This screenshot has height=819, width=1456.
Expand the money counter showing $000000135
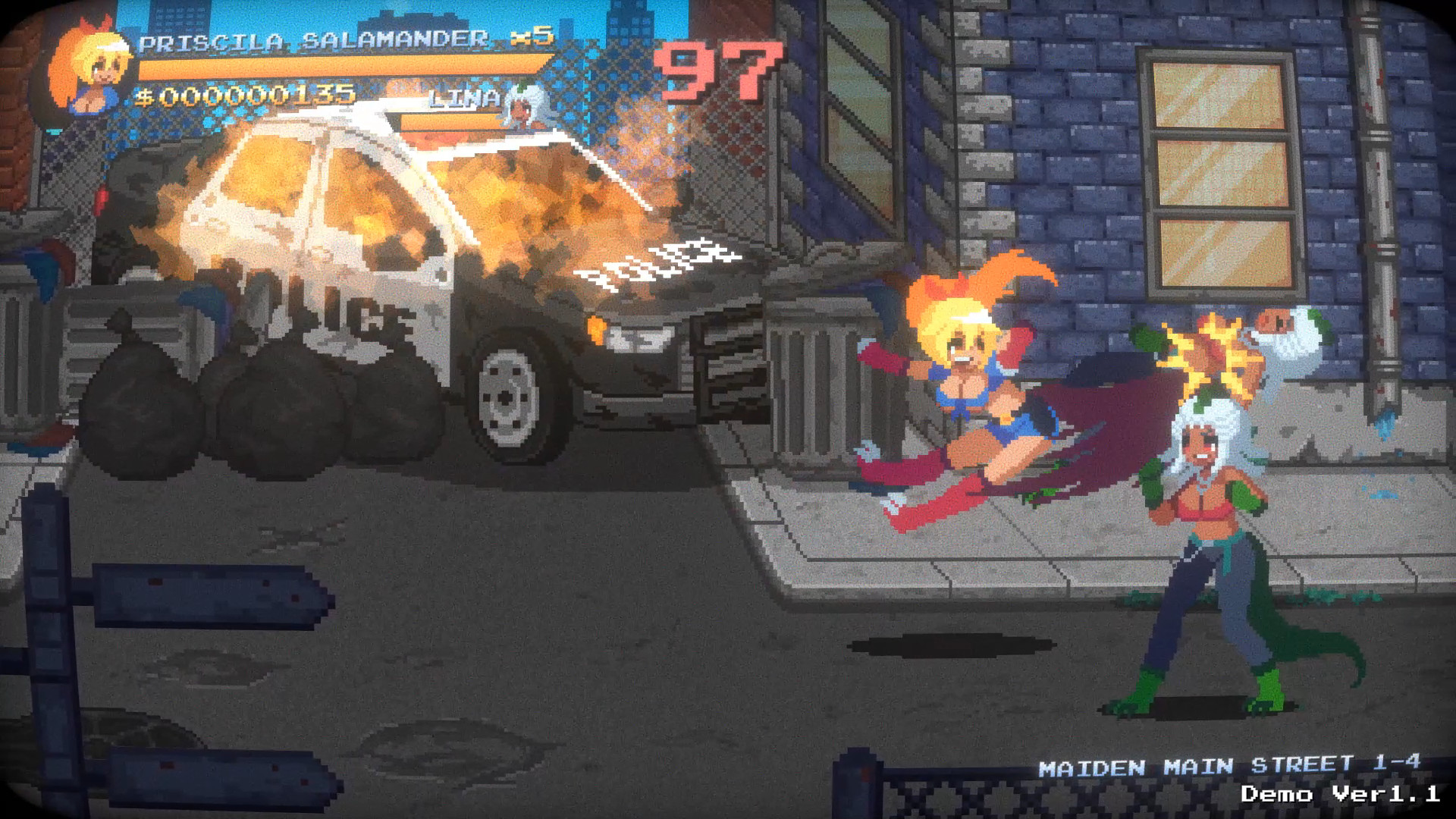[243, 96]
